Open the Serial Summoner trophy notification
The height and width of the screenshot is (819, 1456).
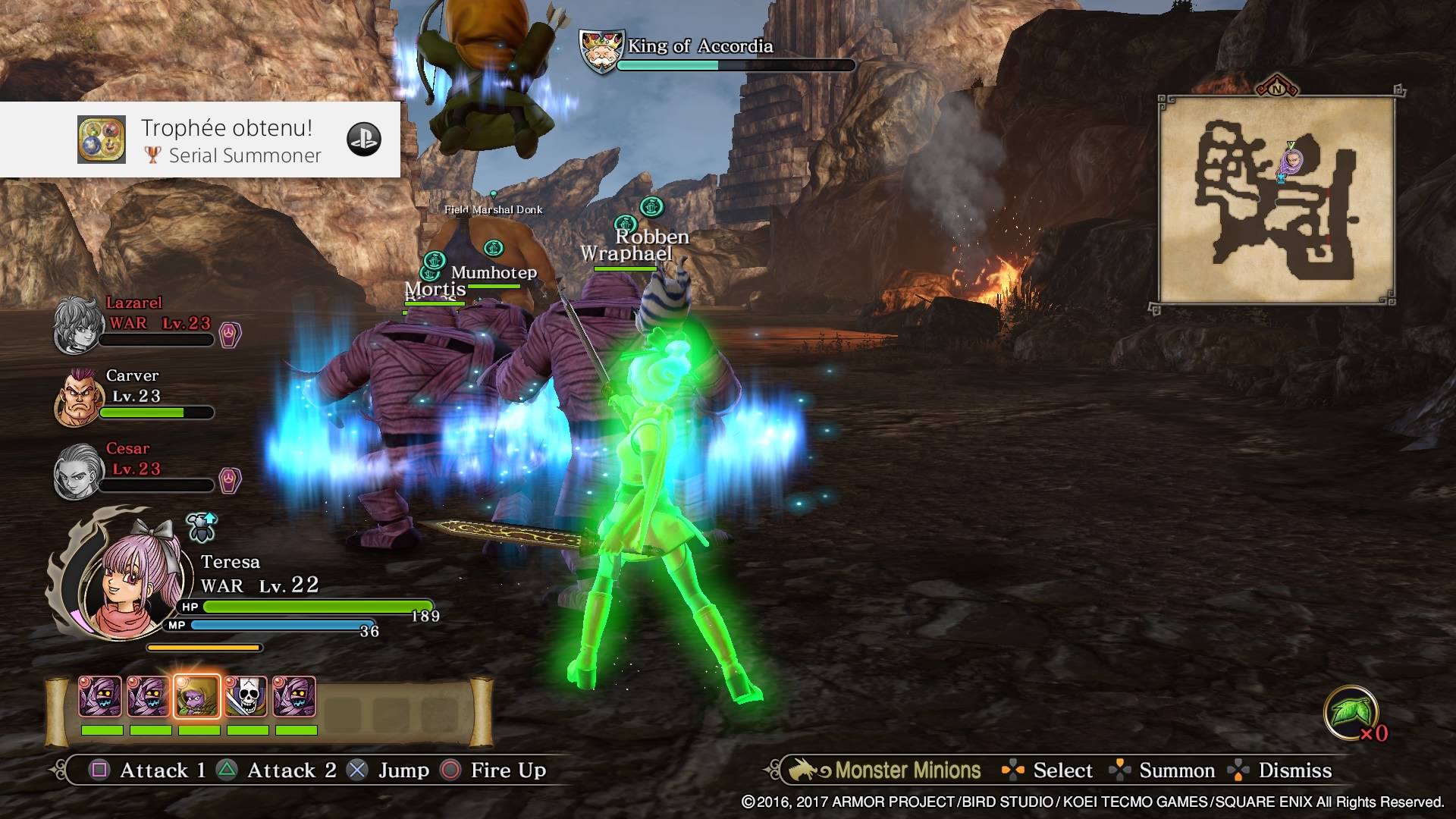(200, 140)
